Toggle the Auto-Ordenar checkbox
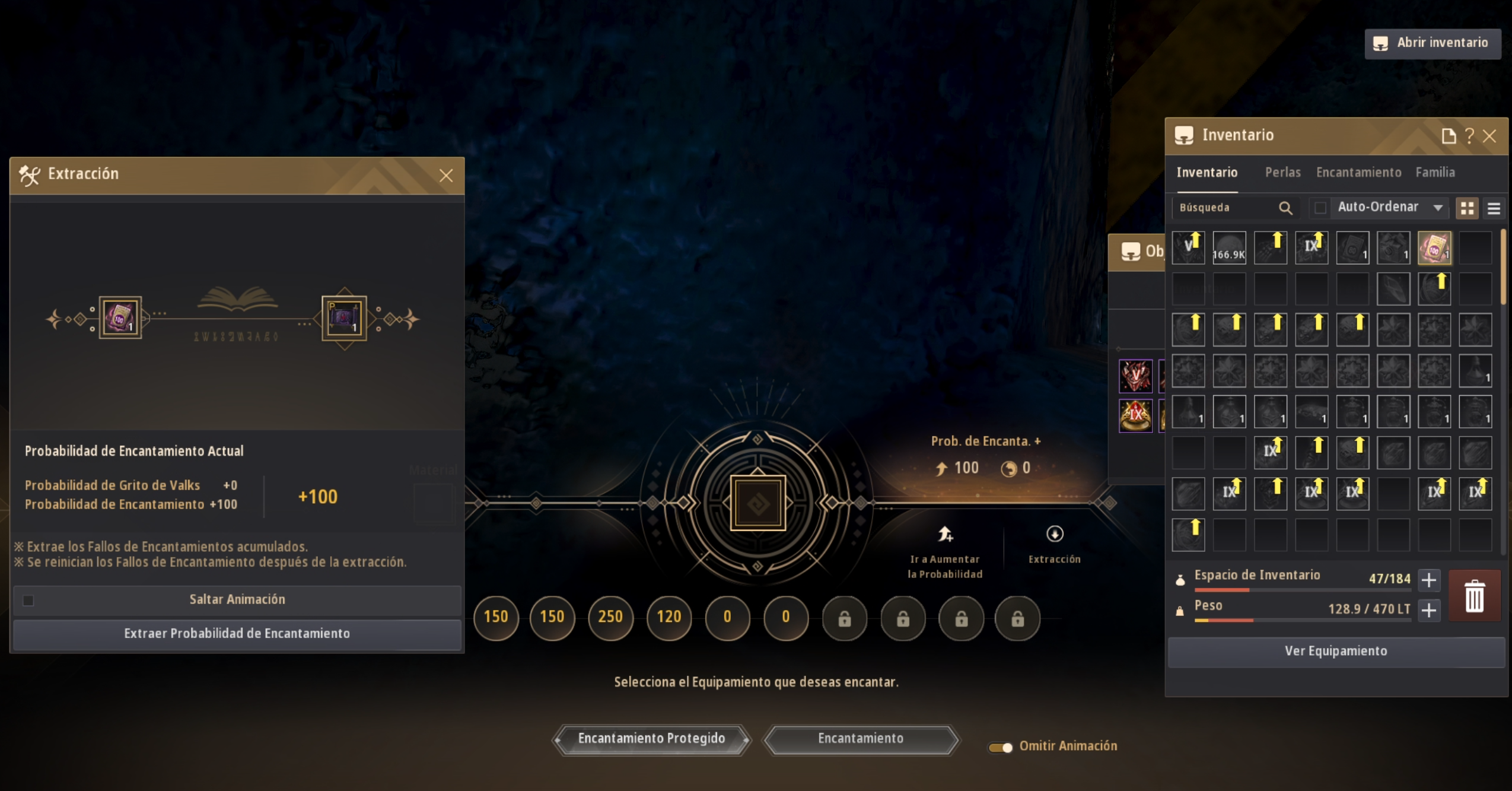 coord(1320,208)
